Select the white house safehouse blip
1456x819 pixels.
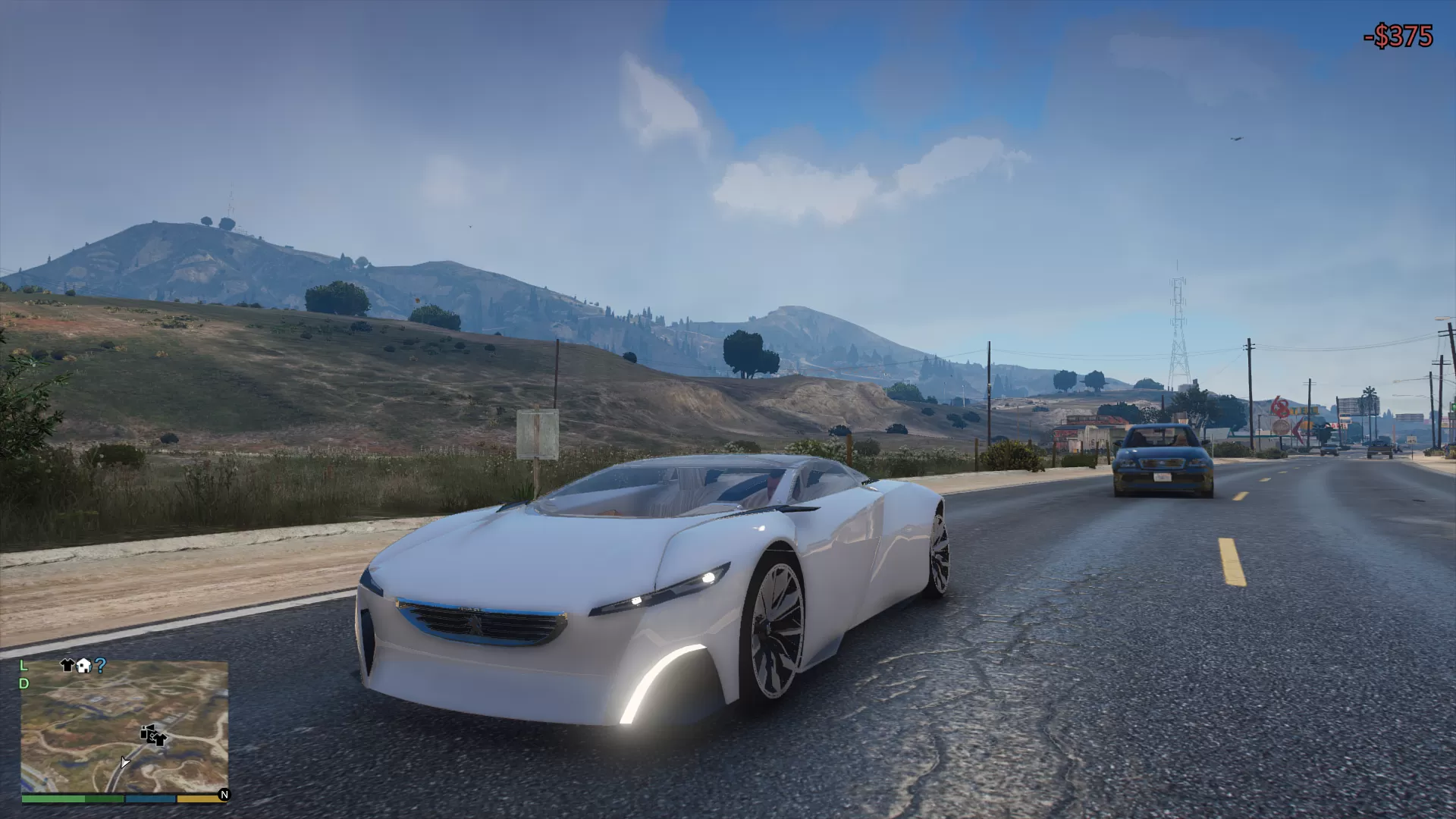tap(83, 665)
